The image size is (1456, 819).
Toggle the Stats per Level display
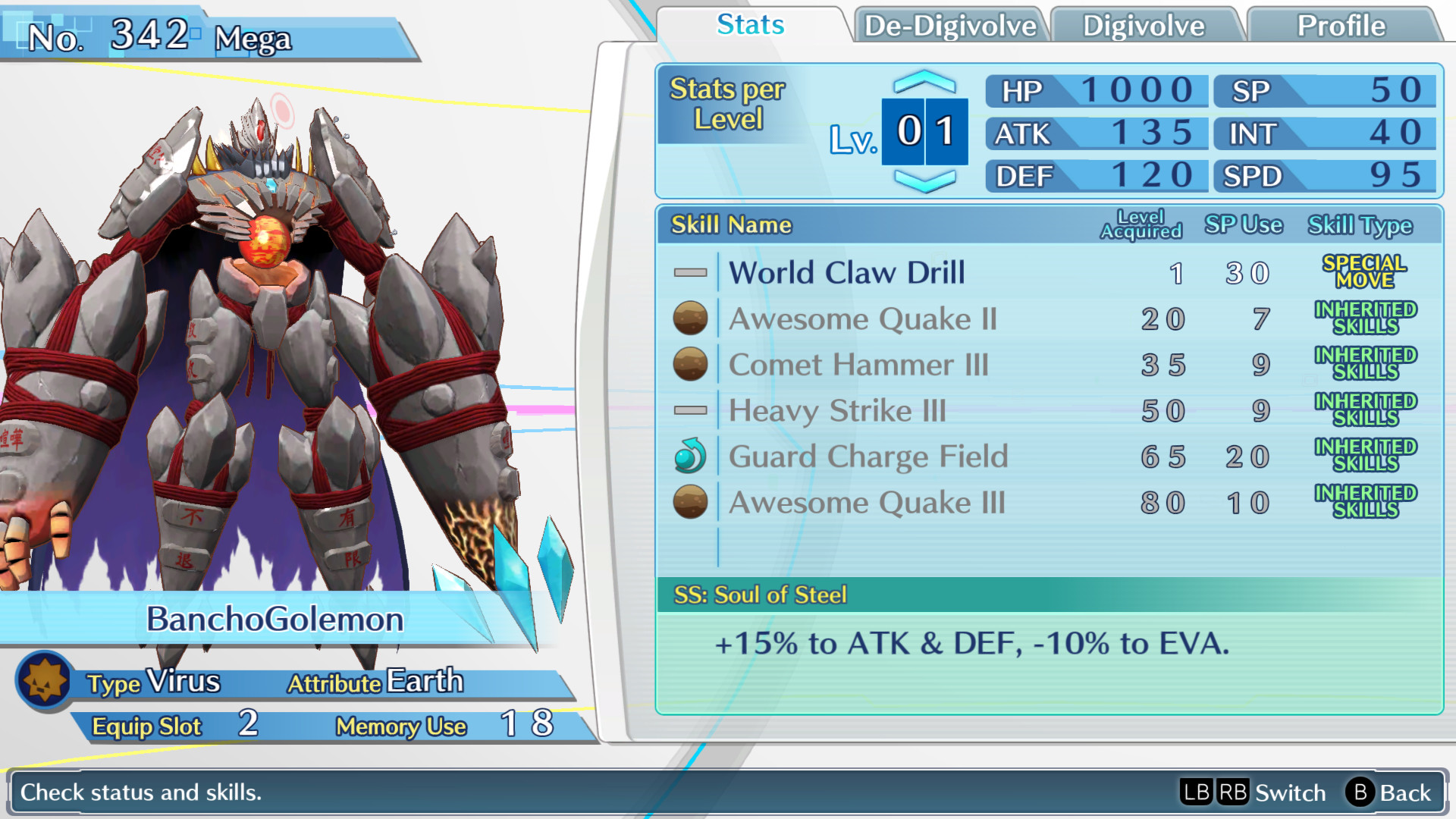click(x=726, y=102)
